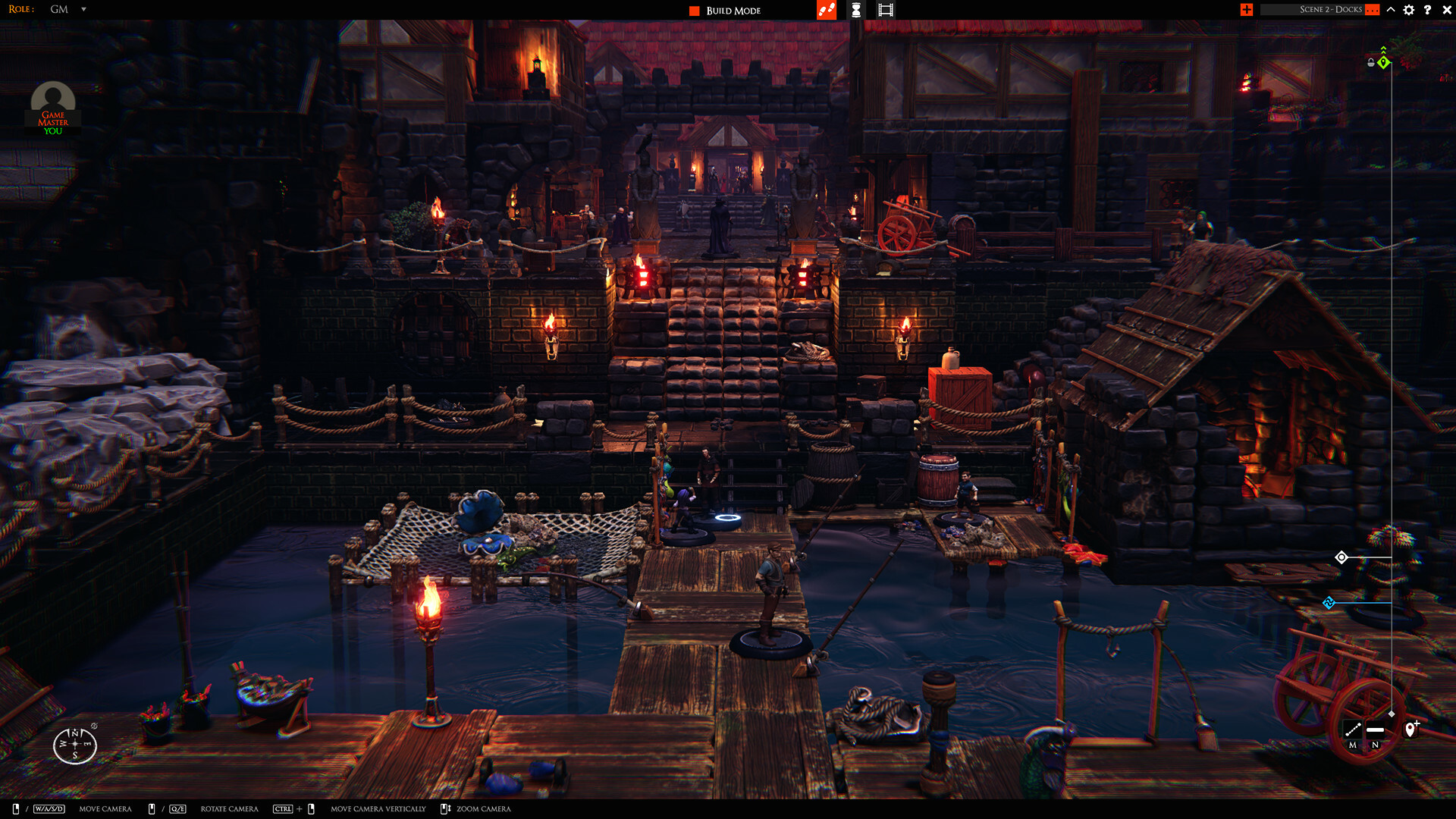Toggle the lock on the right-side elevation slider

coord(1371,63)
